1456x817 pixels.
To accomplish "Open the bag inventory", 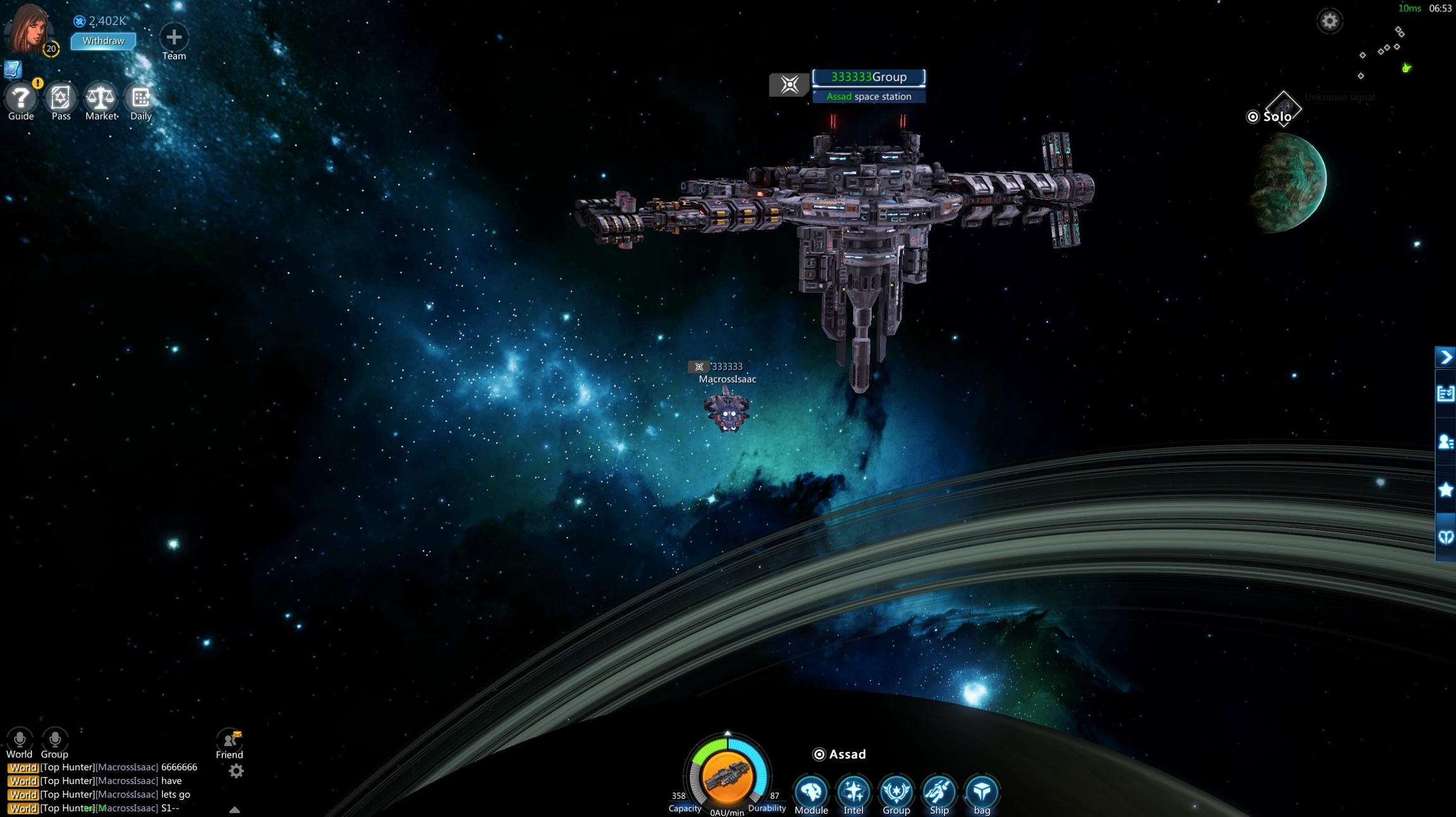I will coord(981,792).
